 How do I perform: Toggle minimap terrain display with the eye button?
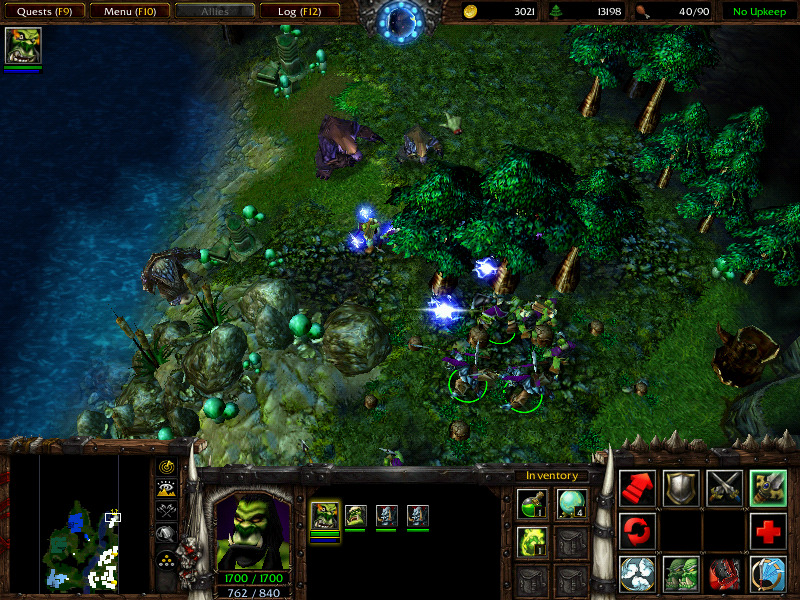point(167,488)
